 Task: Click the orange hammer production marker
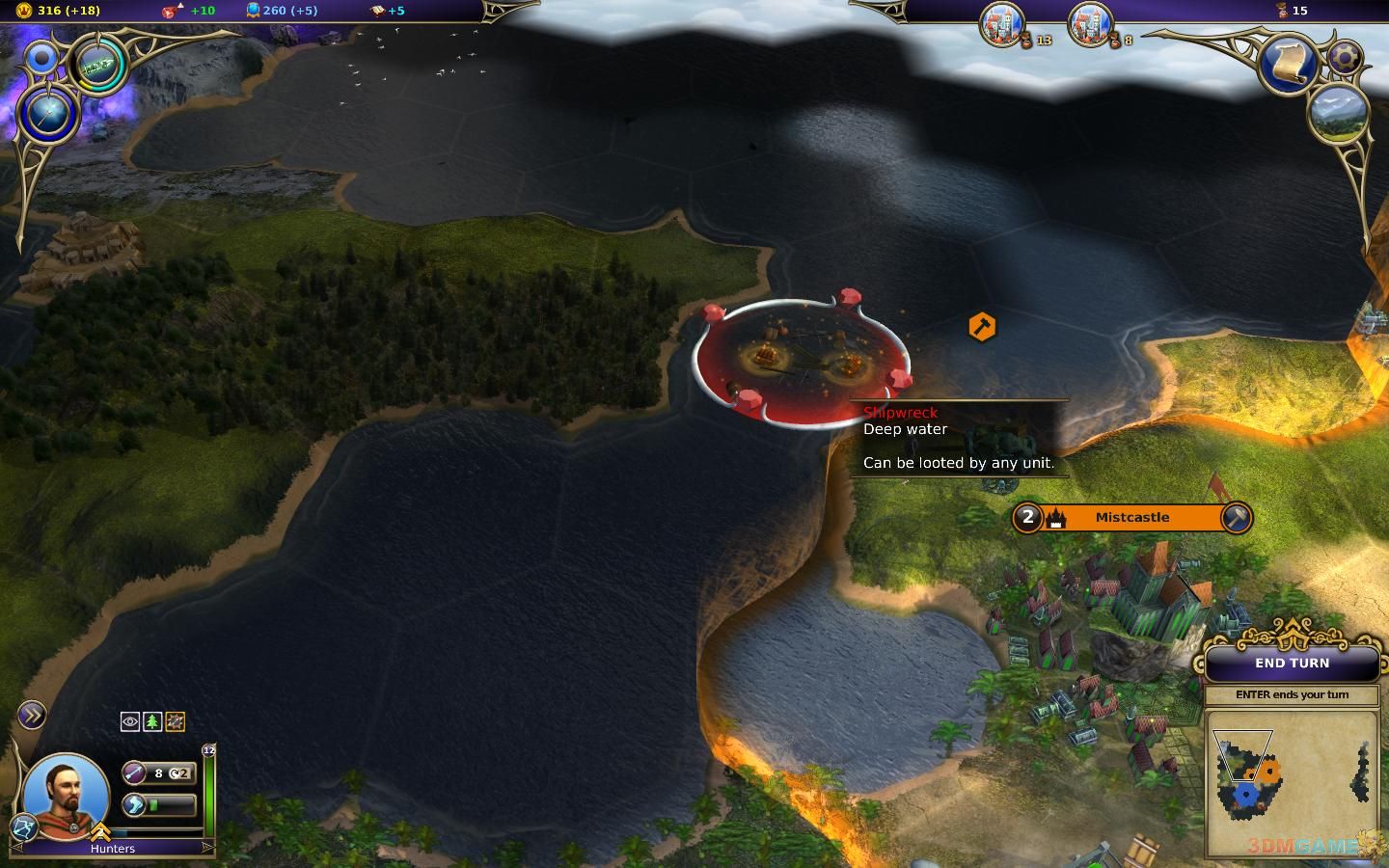click(x=982, y=327)
